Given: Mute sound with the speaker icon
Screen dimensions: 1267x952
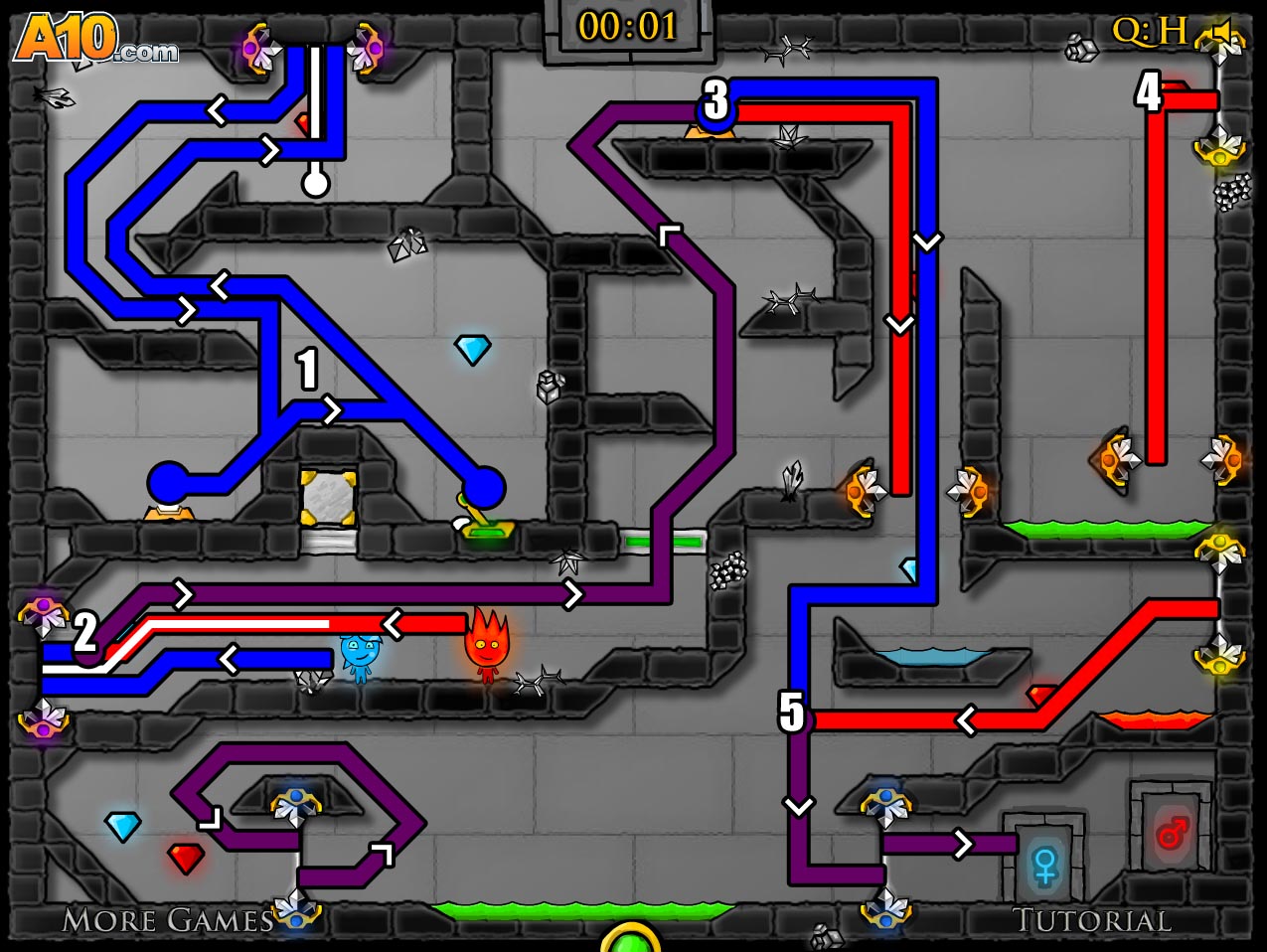Looking at the screenshot, I should click(x=1224, y=33).
